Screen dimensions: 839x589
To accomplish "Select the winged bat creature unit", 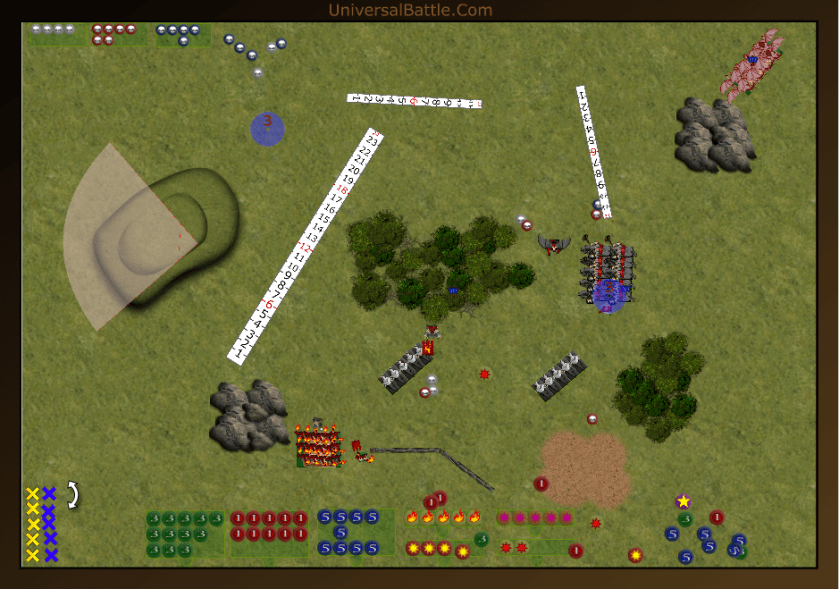I will (x=552, y=243).
